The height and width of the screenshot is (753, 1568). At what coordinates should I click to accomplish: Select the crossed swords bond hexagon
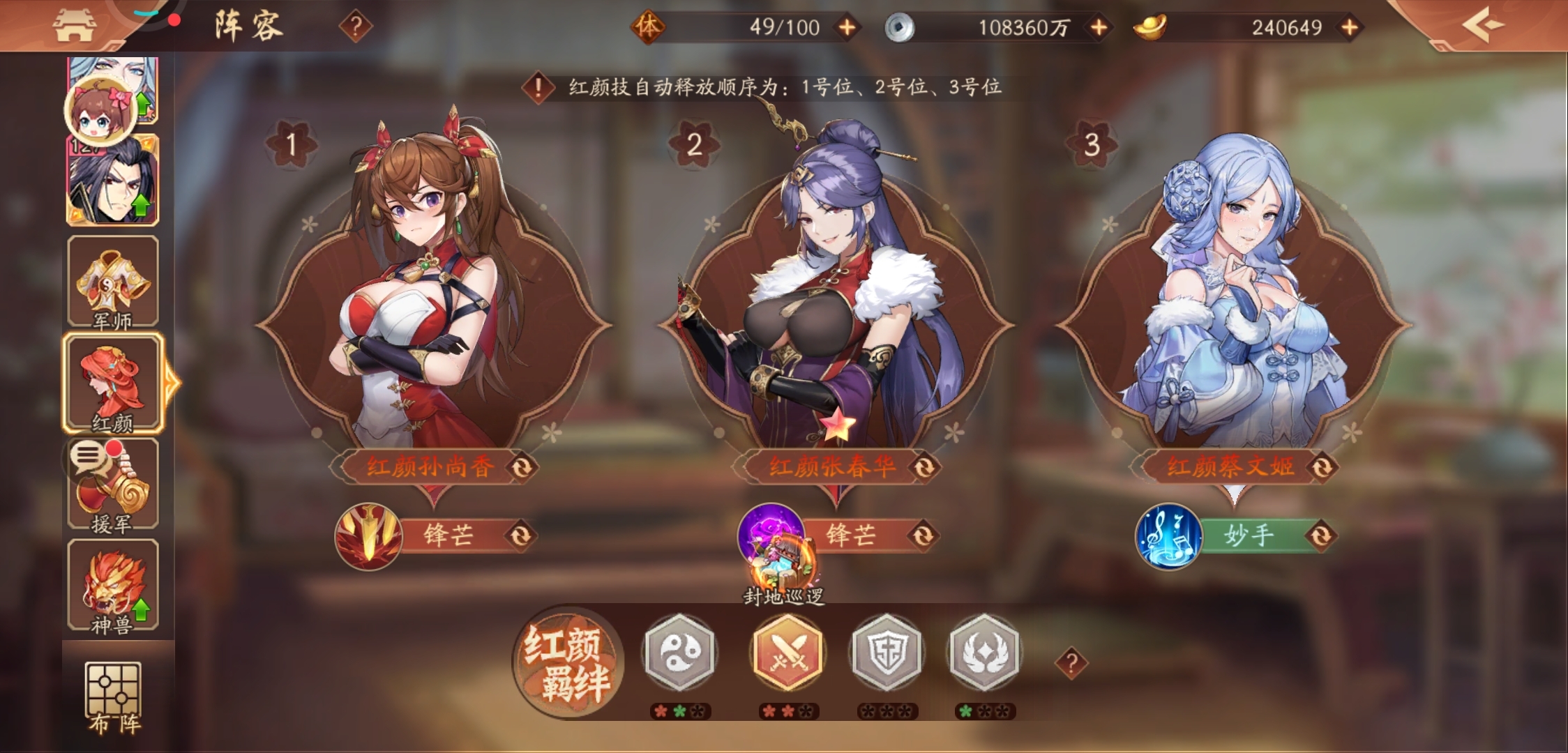tap(788, 653)
